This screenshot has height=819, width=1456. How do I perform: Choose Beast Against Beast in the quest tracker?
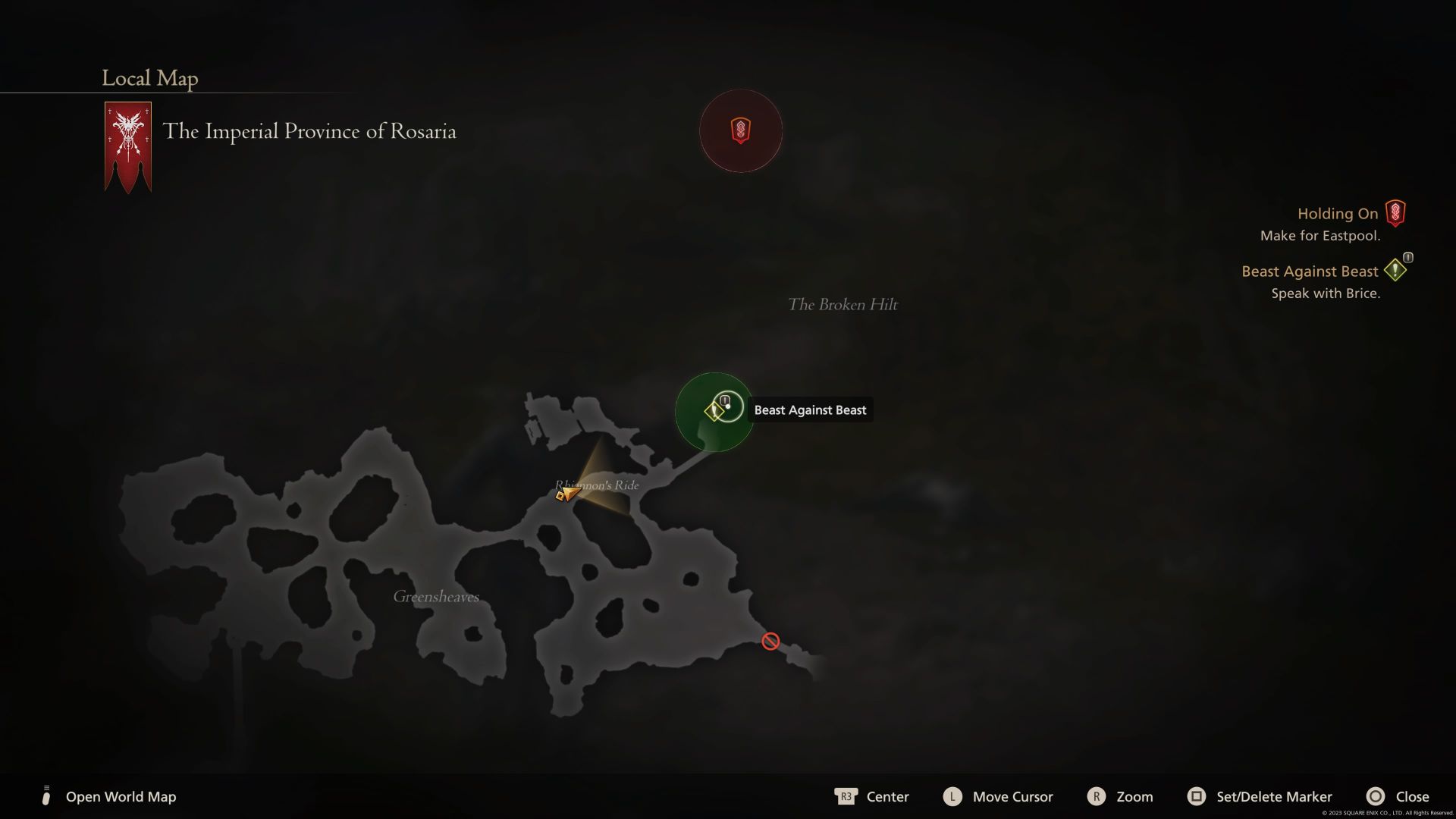[x=1309, y=271]
